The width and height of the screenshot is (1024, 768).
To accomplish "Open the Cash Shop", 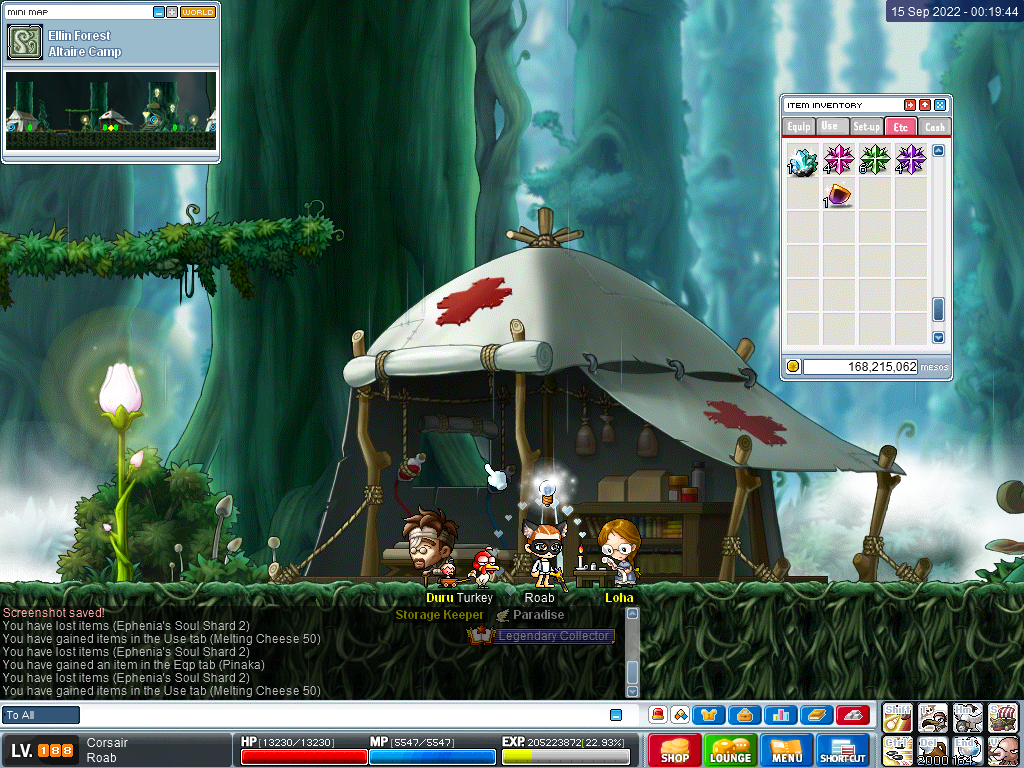I will pyautogui.click(x=674, y=749).
